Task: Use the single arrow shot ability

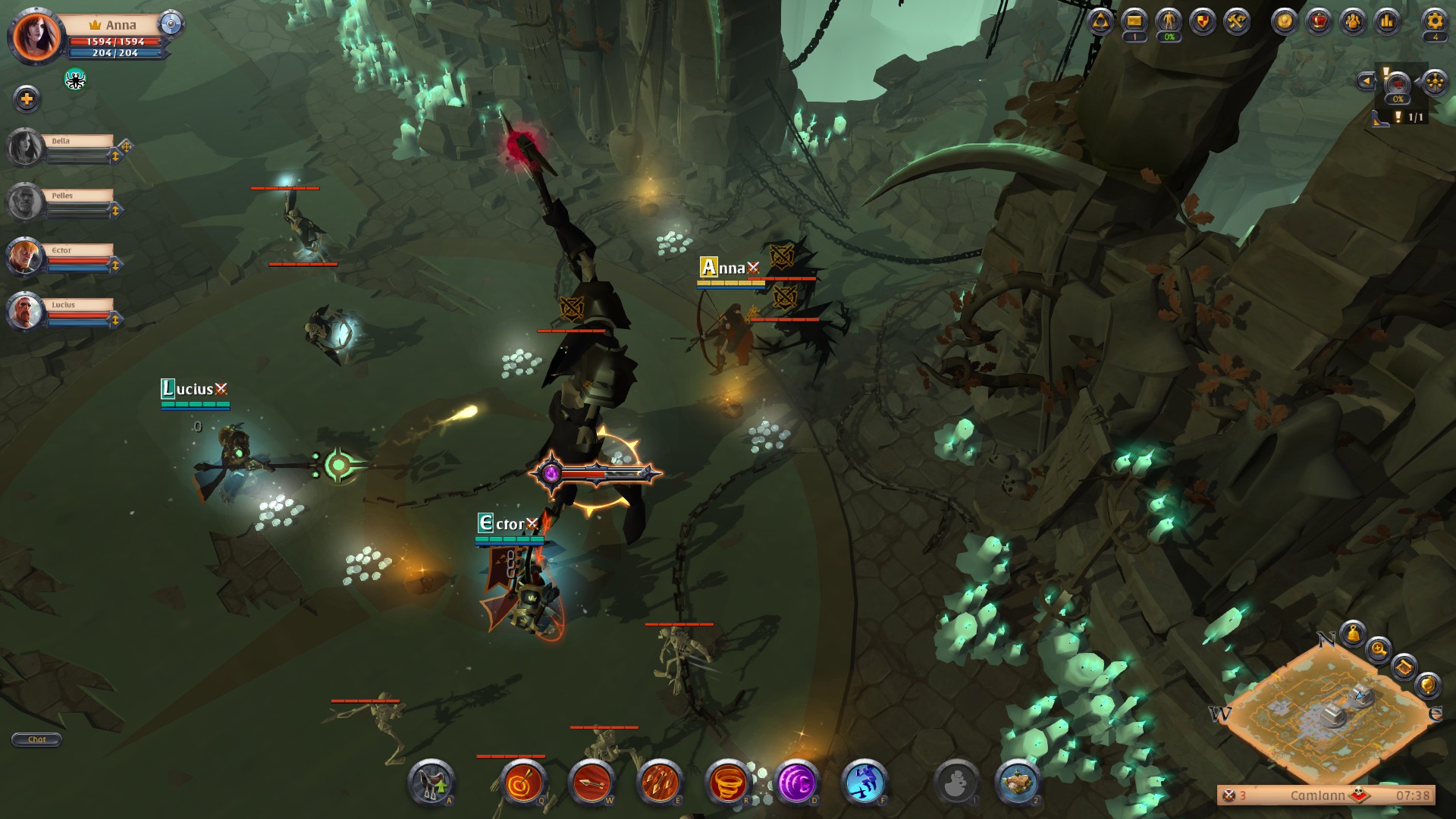Action: tap(591, 782)
